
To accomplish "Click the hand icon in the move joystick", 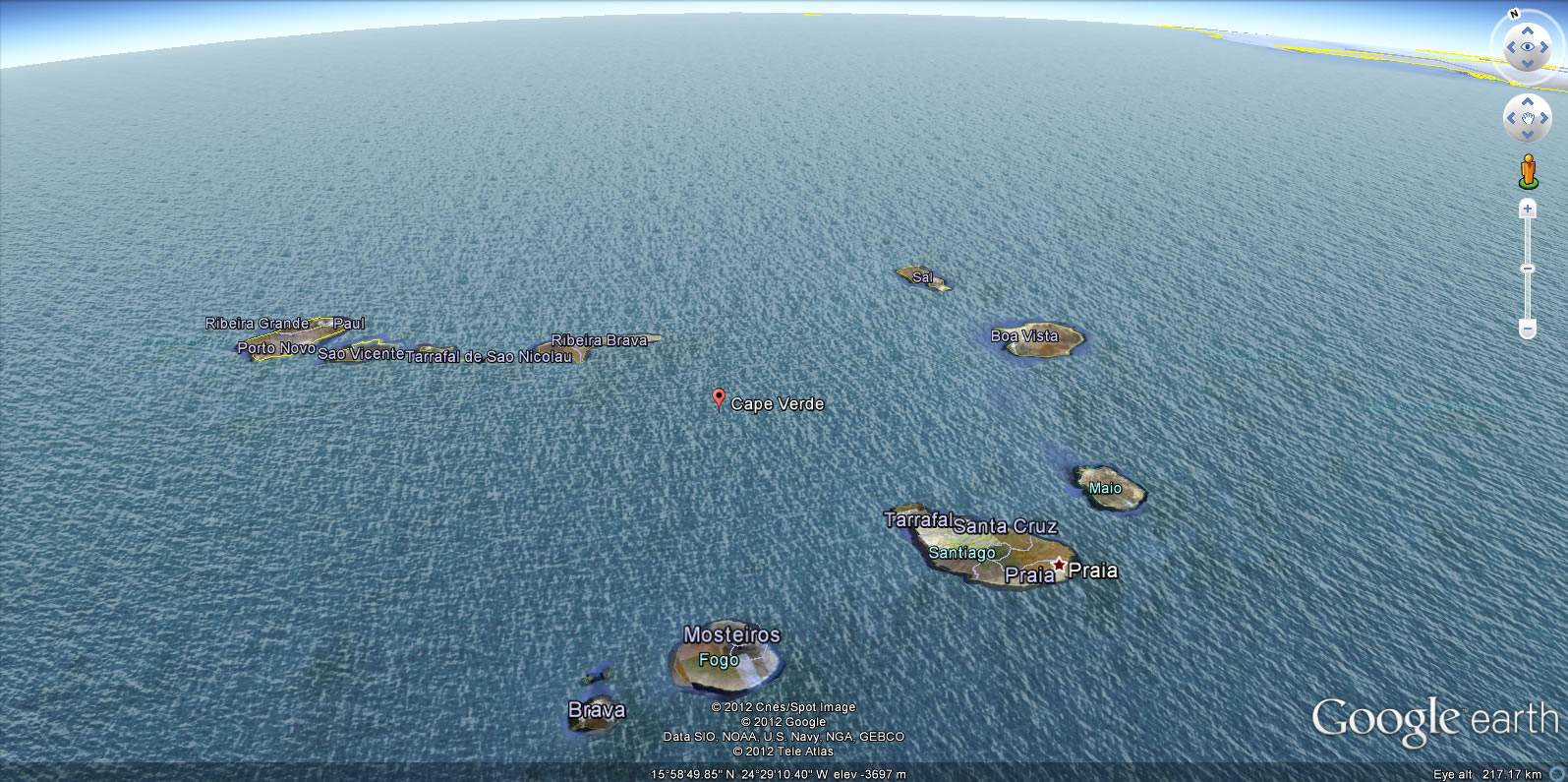I will click(1528, 119).
